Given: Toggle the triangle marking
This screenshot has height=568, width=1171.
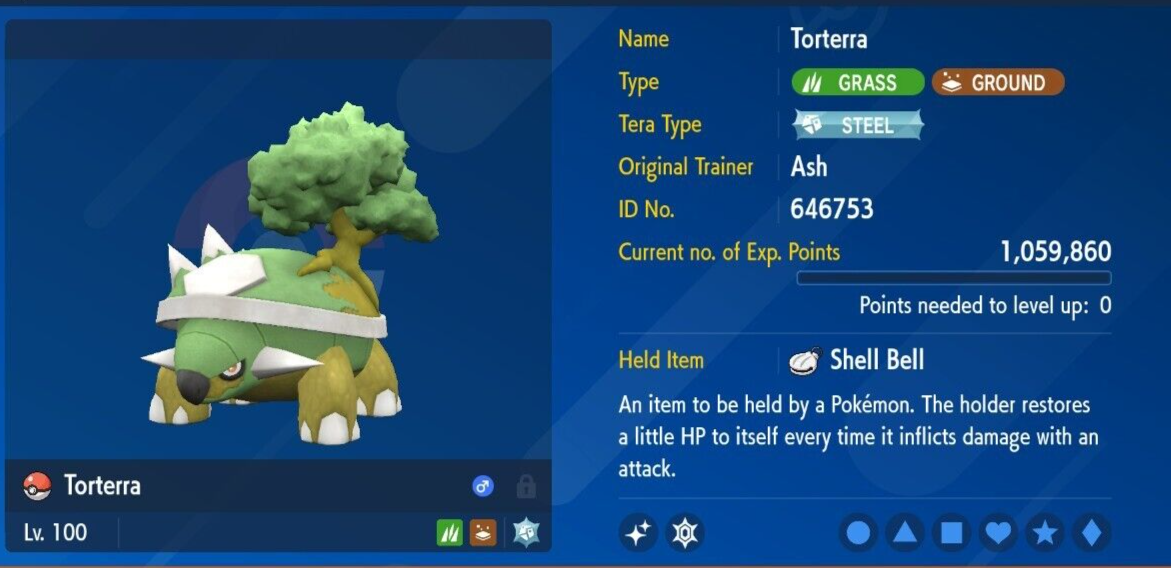Looking at the screenshot, I should 905,533.
